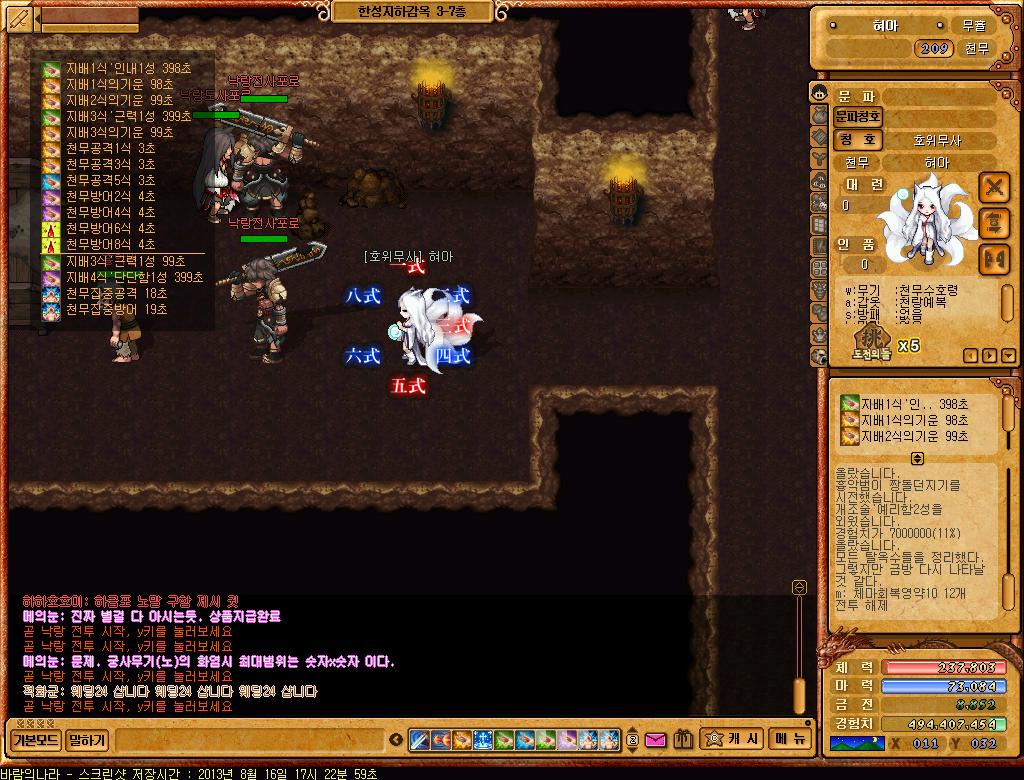Click the chat text input bar
Image resolution: width=1024 pixels, height=780 pixels.
pos(250,741)
